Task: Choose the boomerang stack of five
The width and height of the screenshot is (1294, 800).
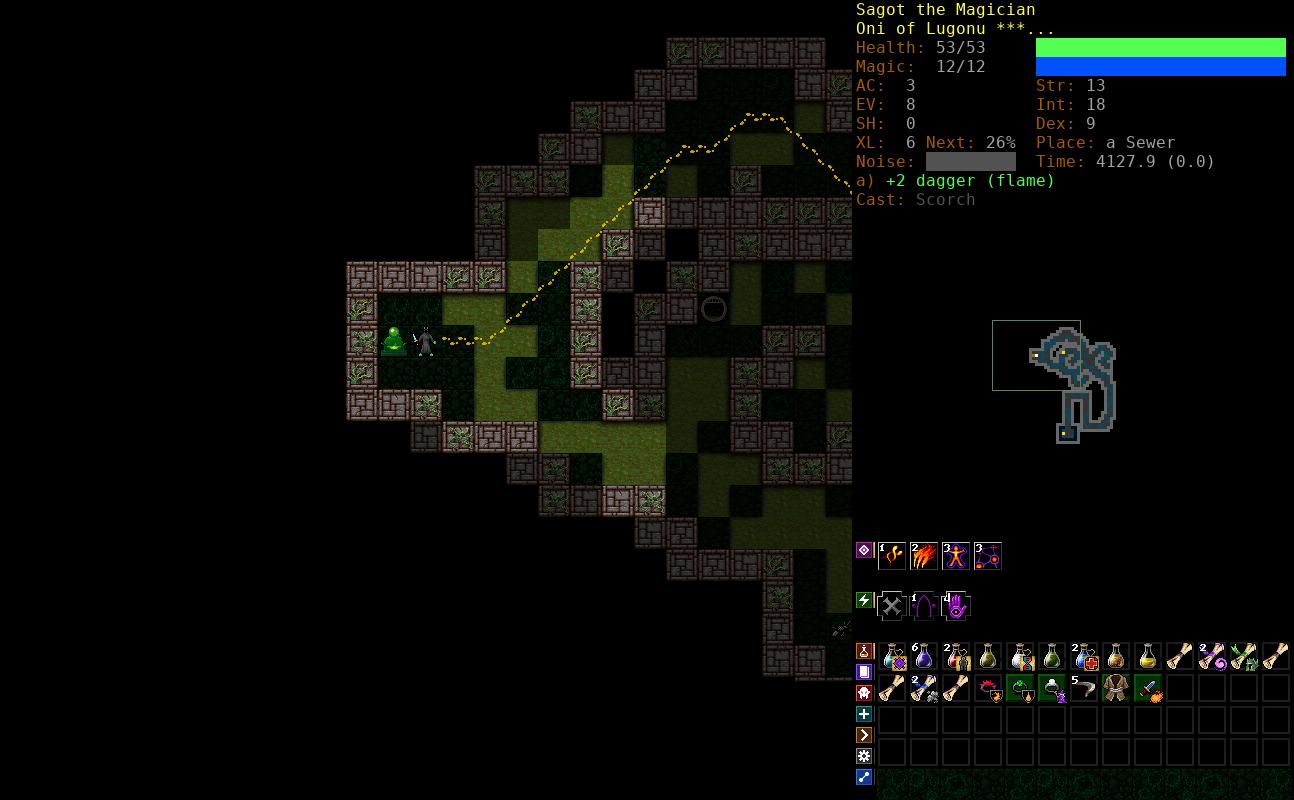Action: click(1084, 688)
